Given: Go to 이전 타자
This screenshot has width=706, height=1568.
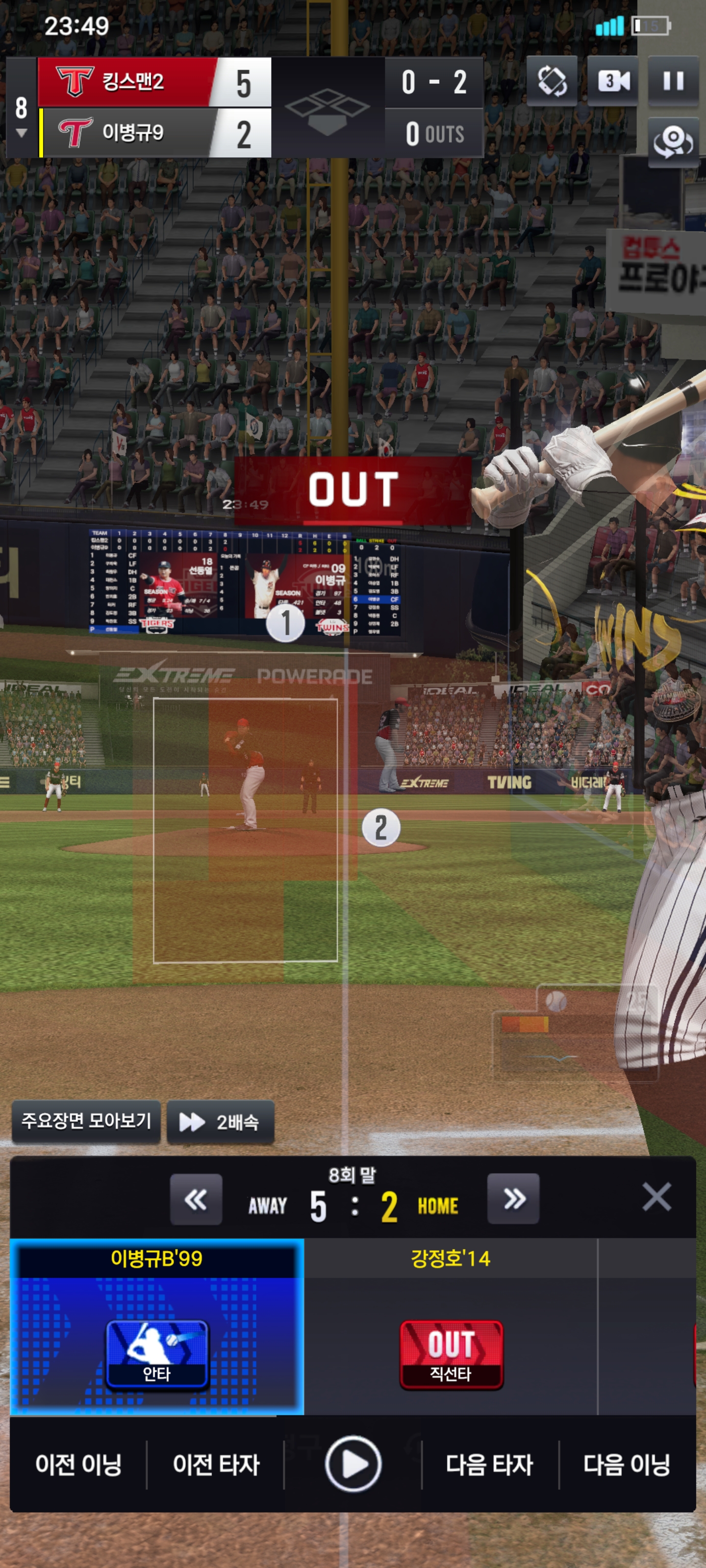Looking at the screenshot, I should pos(216,1465).
